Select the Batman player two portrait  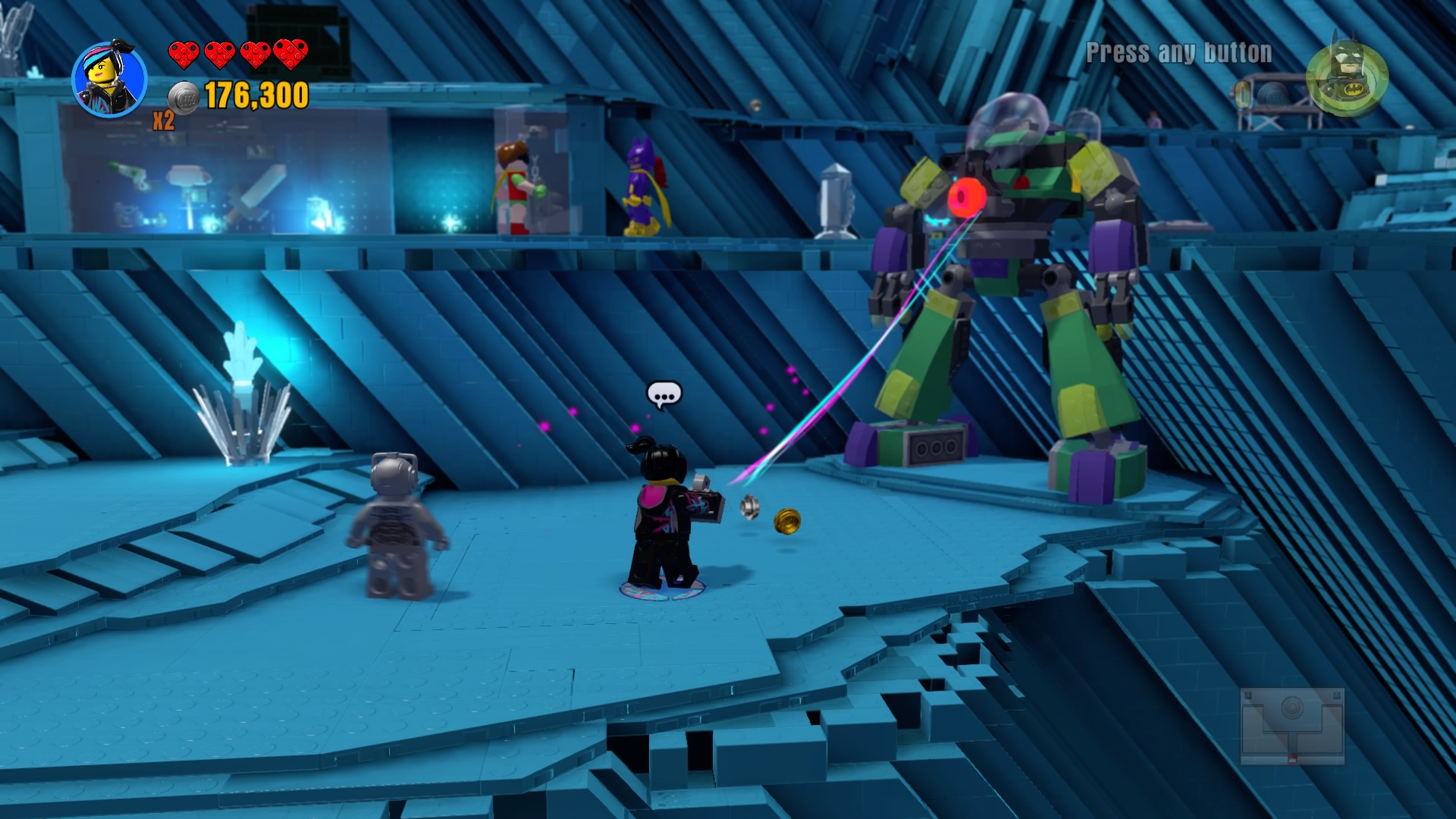[x=1347, y=76]
